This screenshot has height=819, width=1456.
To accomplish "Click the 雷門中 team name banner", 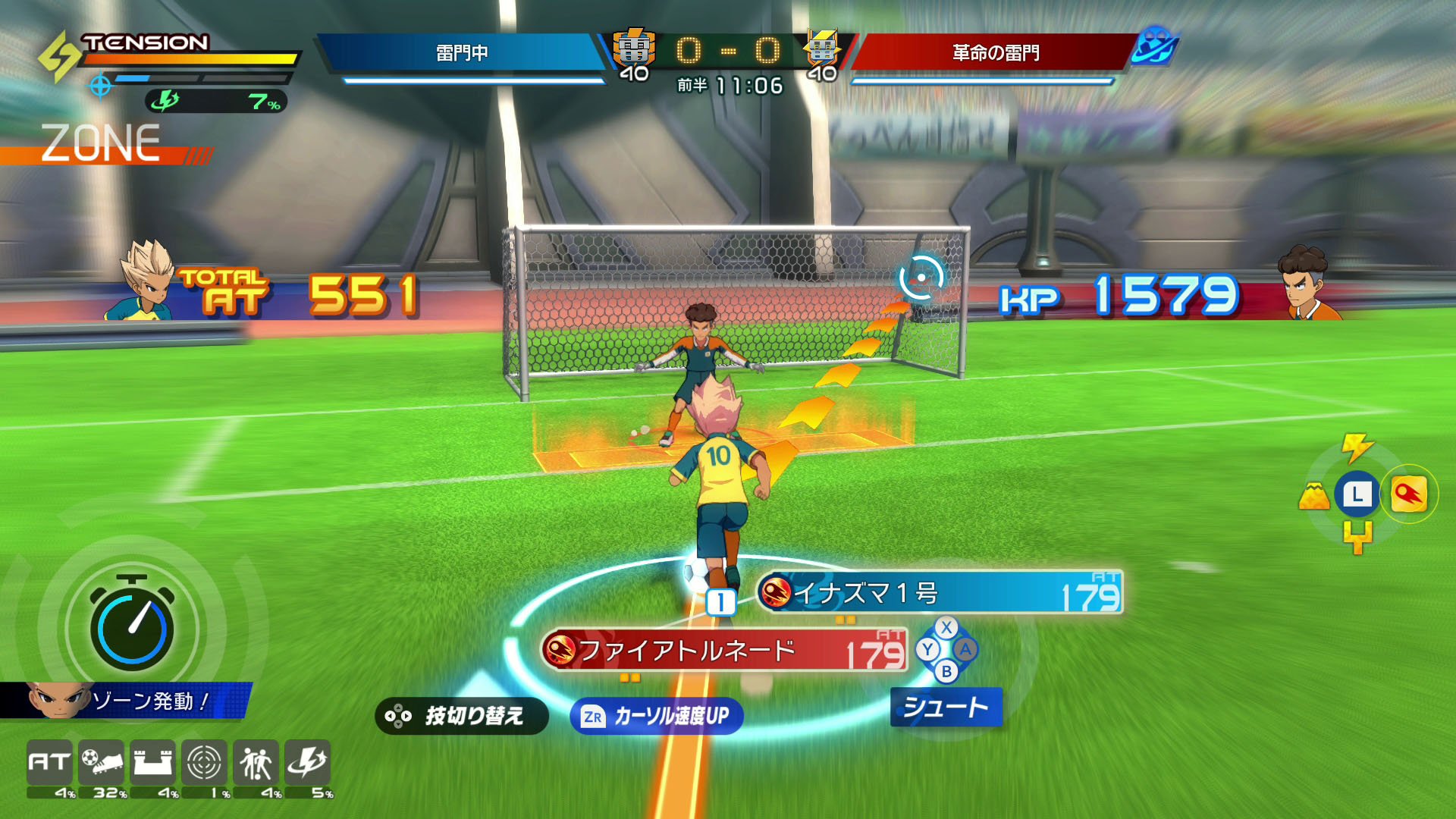I will 461,52.
